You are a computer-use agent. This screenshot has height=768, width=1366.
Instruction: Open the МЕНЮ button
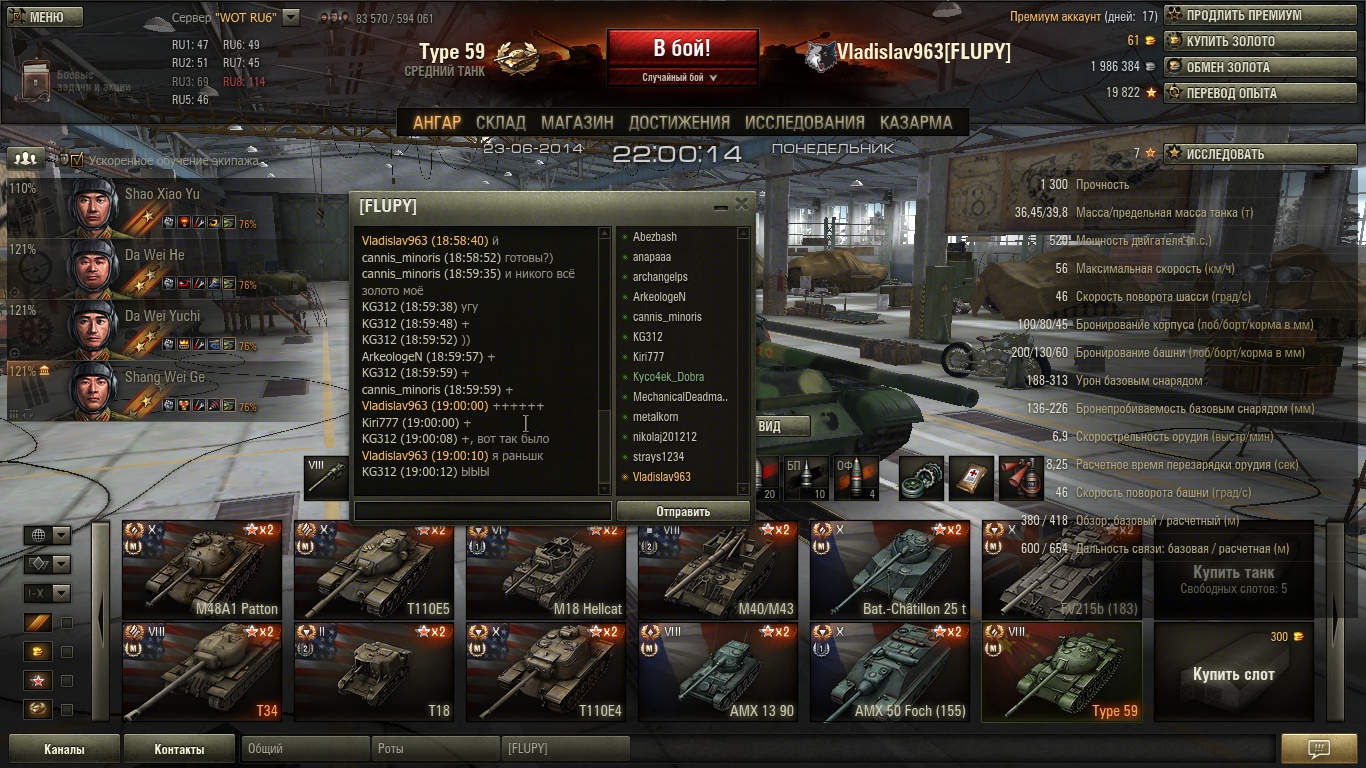(x=46, y=17)
